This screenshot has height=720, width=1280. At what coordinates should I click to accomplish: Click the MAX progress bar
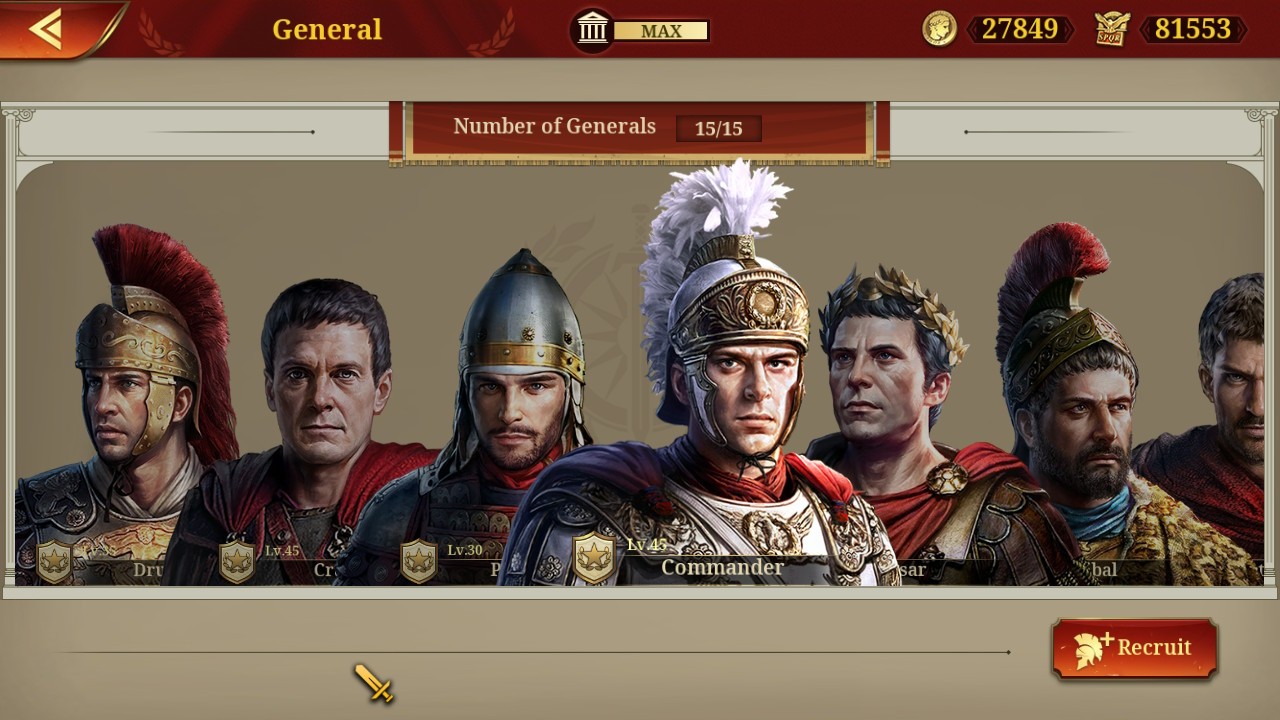click(x=661, y=31)
